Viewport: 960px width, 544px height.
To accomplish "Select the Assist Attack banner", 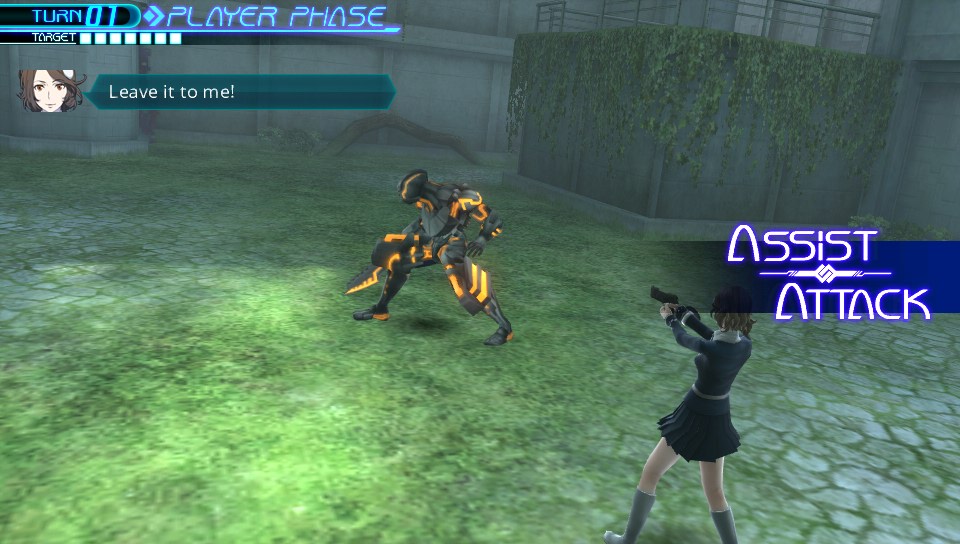I will (x=828, y=272).
